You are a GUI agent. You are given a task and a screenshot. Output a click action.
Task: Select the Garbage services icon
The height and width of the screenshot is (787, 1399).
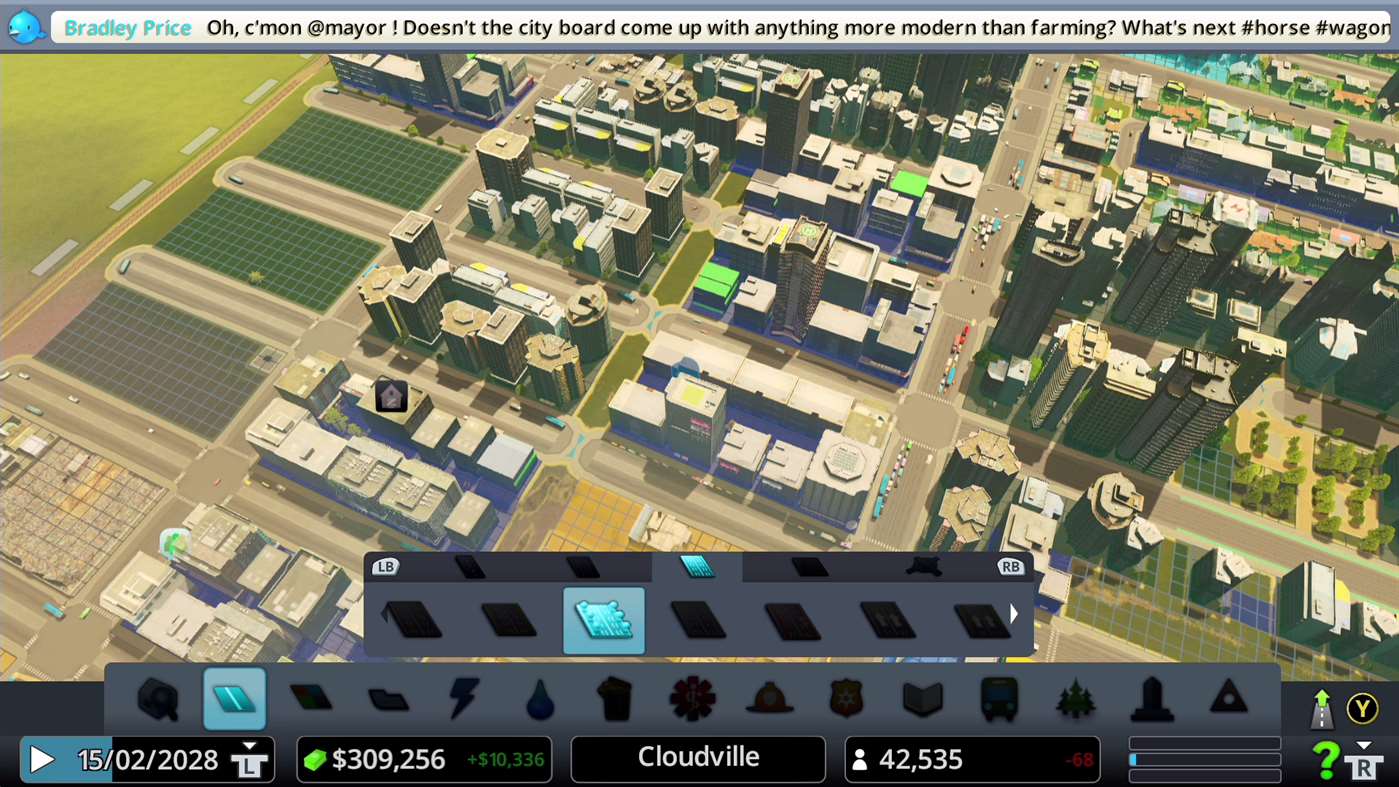click(x=616, y=700)
